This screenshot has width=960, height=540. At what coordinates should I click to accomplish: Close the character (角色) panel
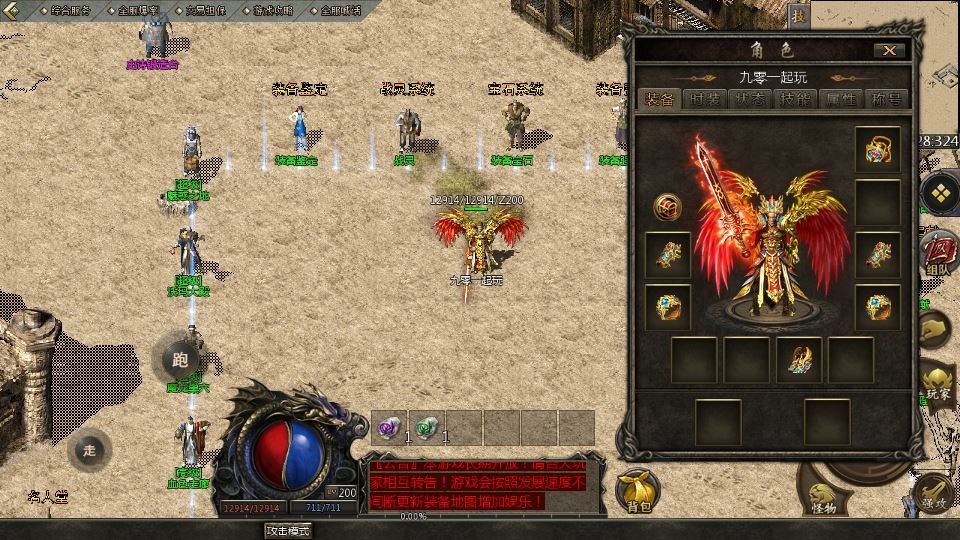pos(888,50)
